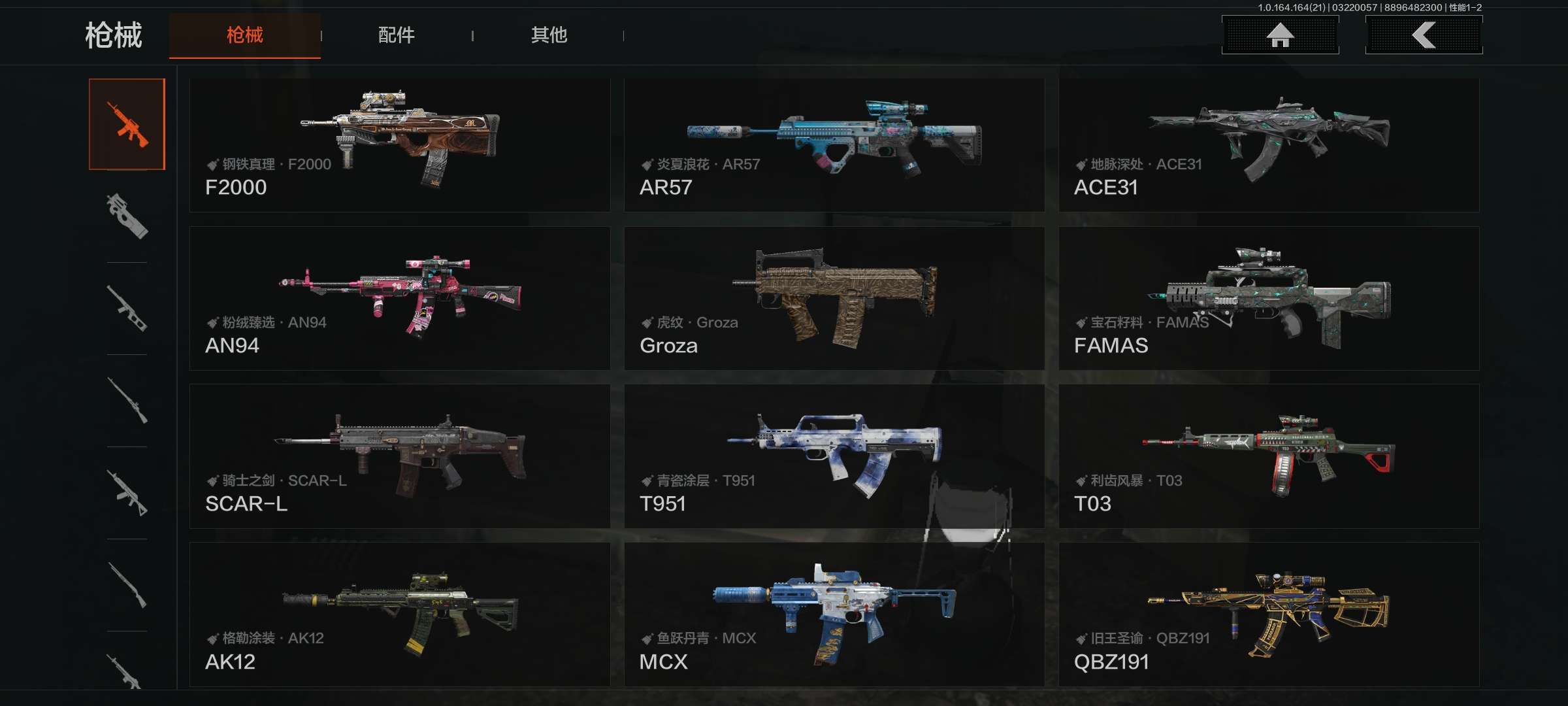Go back with the arrow button
Screen dimensions: 1568x706
(1424, 35)
